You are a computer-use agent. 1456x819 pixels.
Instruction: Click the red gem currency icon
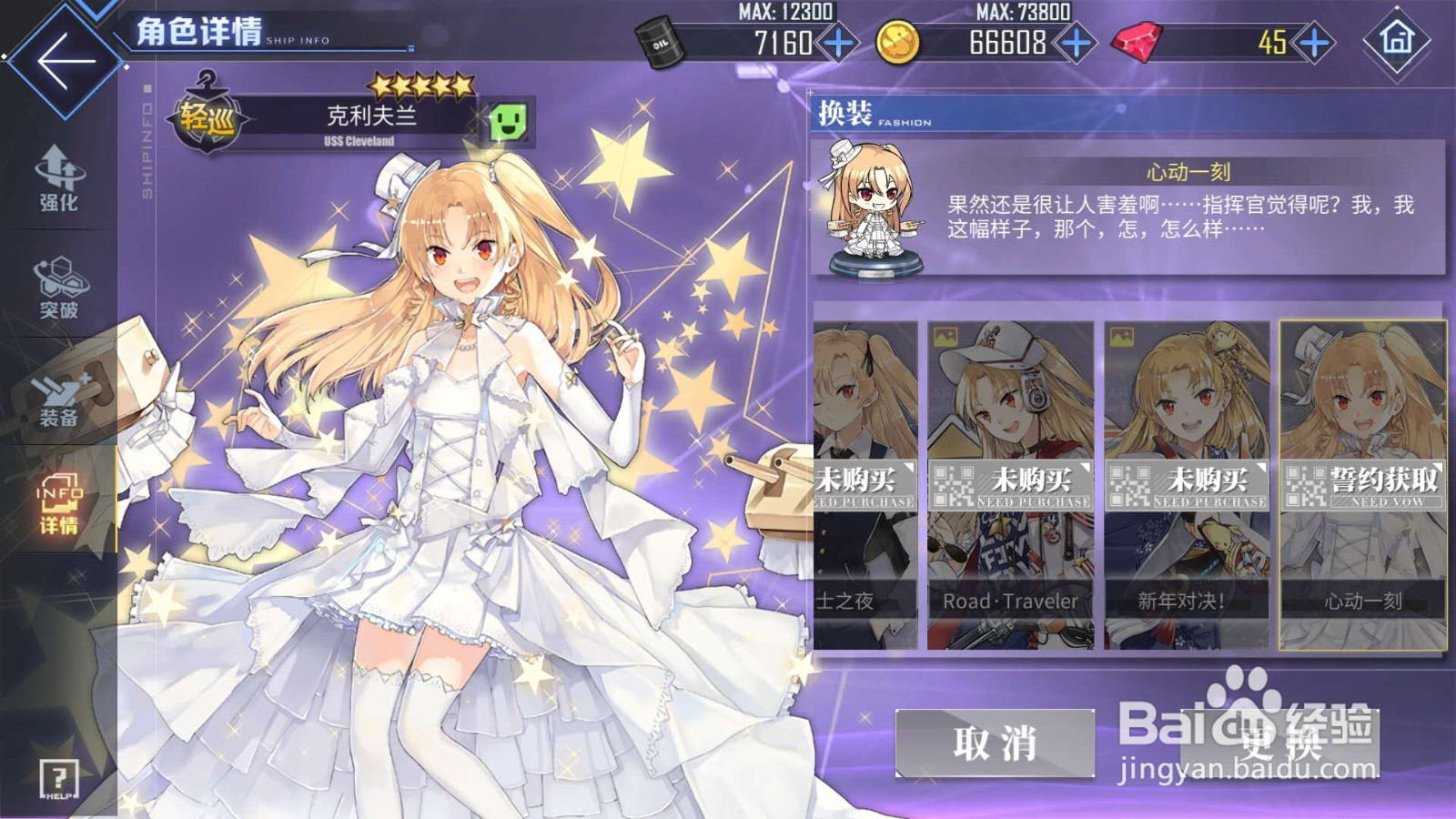pos(1135,41)
